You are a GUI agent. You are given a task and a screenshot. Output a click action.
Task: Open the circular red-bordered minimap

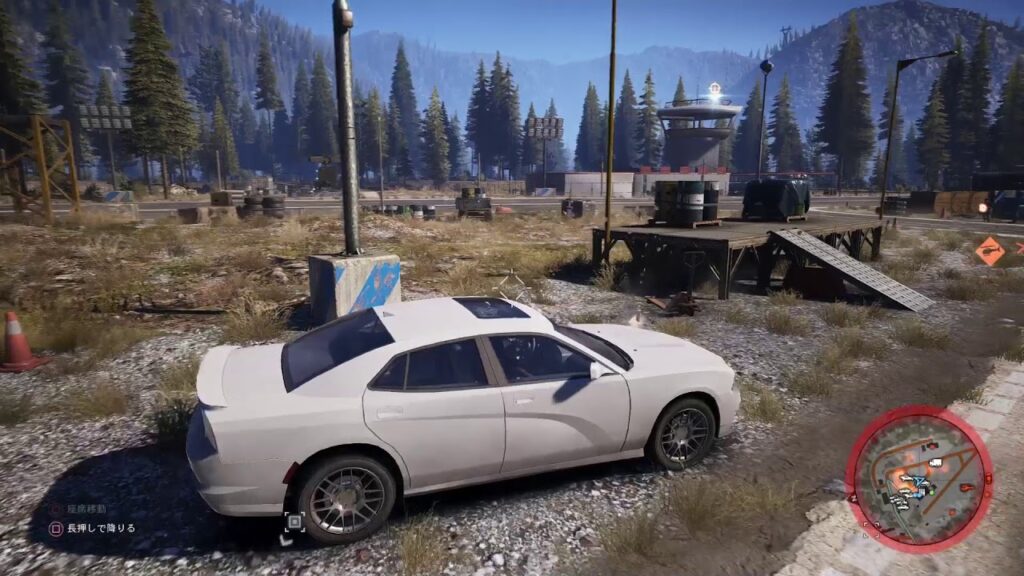(x=918, y=478)
